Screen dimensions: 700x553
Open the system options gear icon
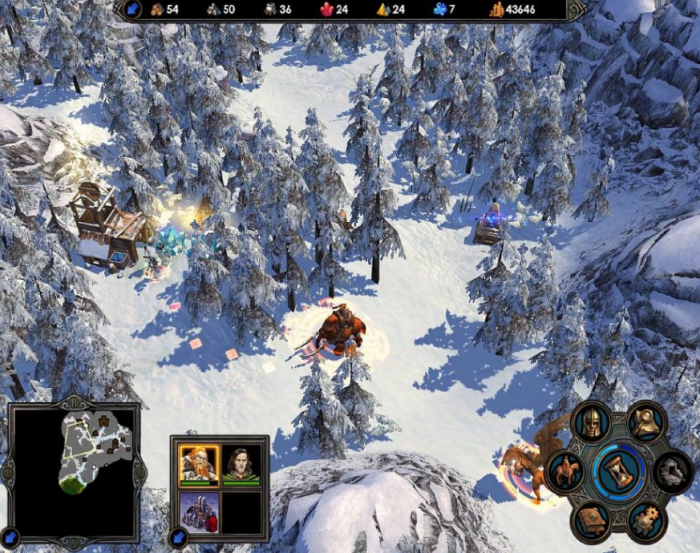(x=647, y=521)
